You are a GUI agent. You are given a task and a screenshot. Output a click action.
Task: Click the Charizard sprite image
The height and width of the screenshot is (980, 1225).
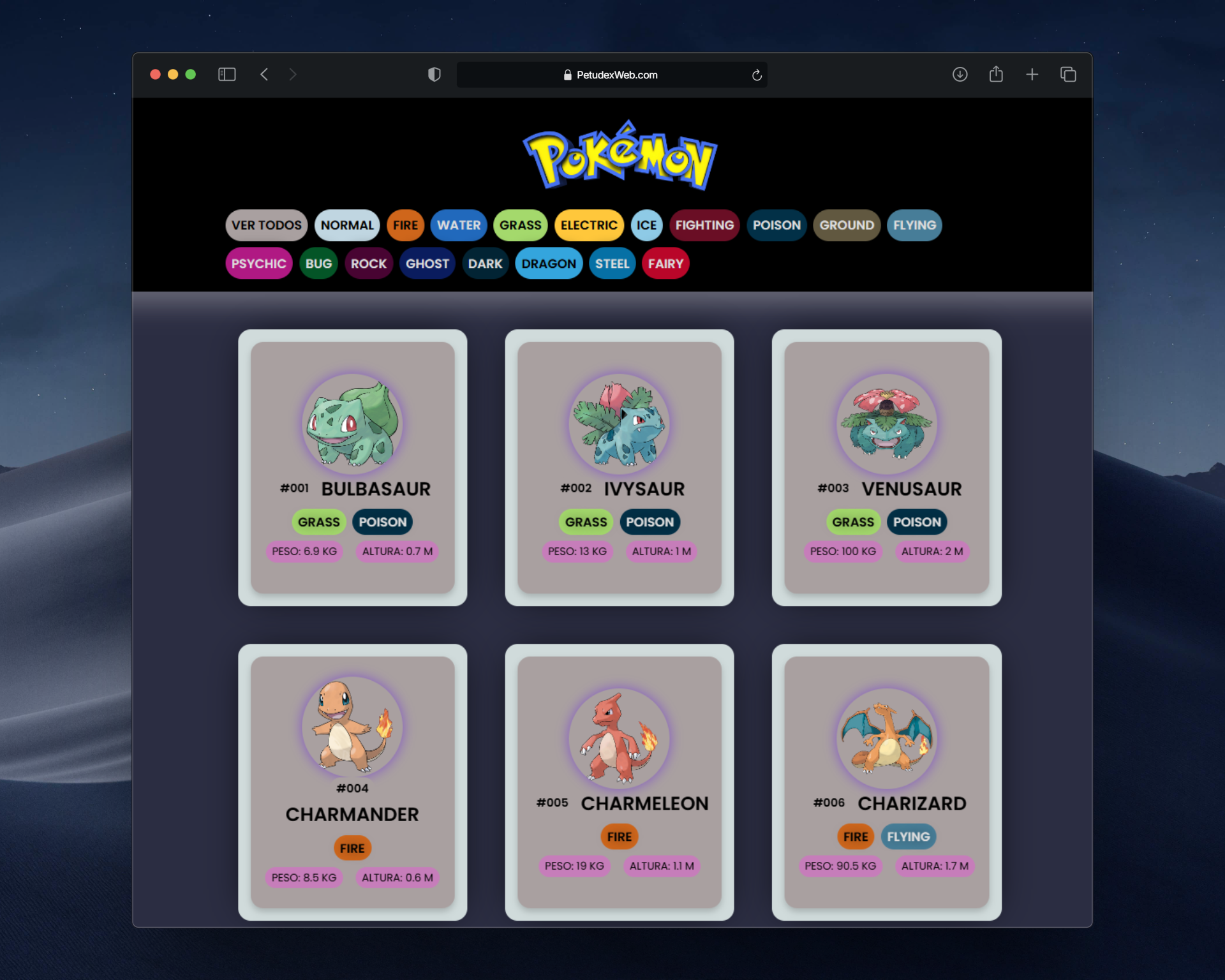(x=886, y=737)
